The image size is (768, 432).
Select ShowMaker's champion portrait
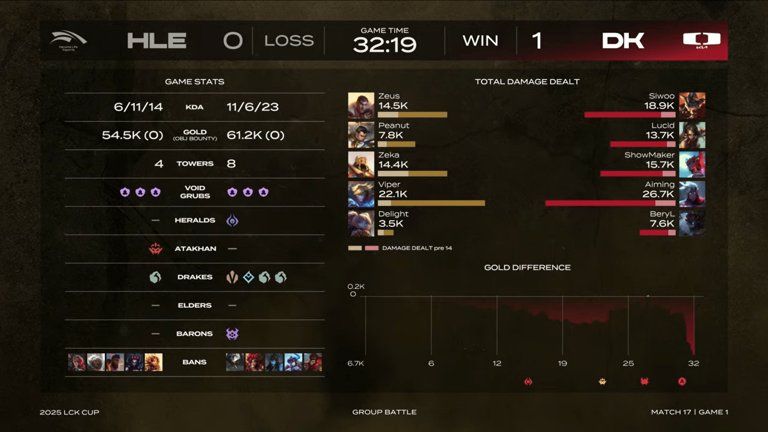pos(692,164)
